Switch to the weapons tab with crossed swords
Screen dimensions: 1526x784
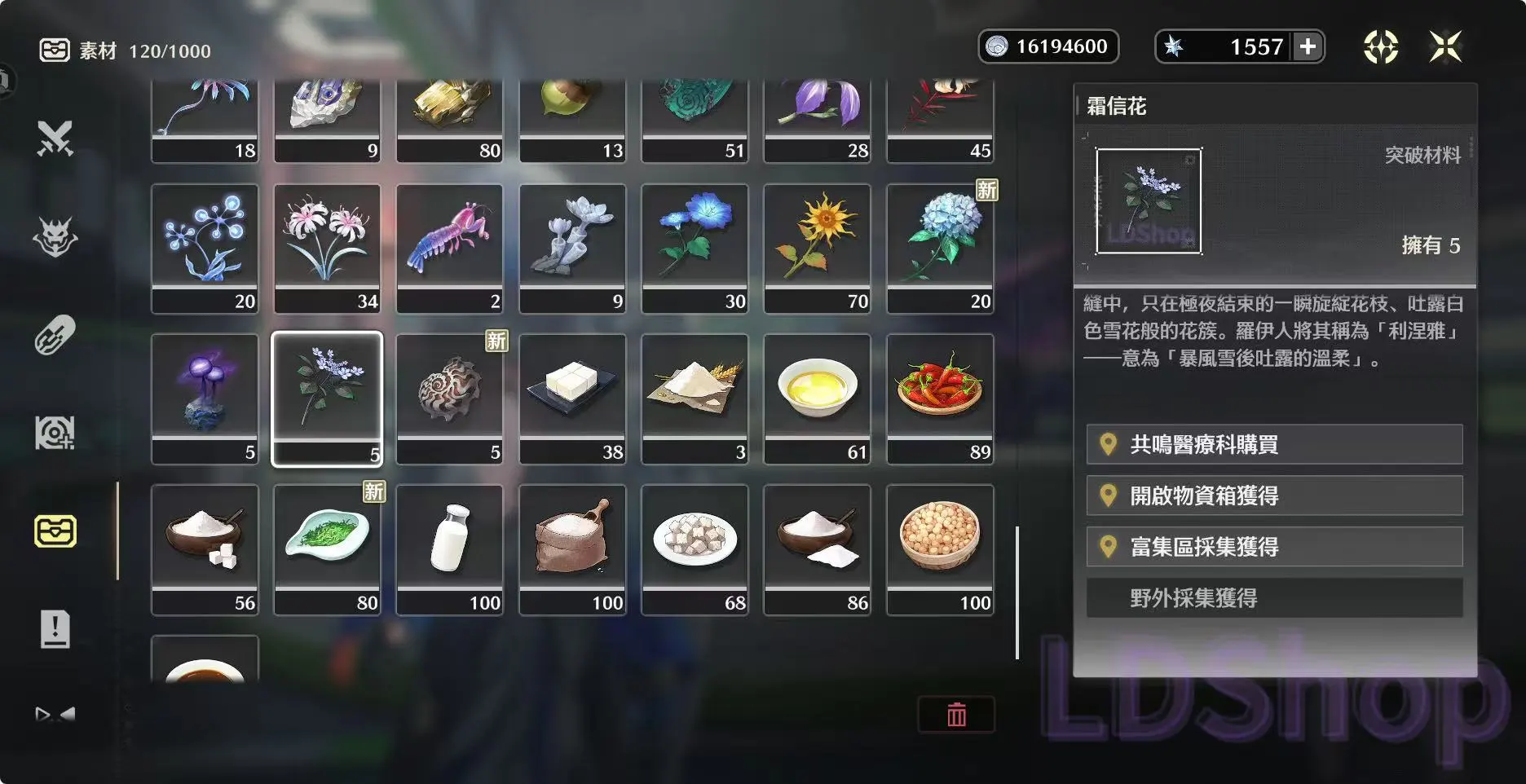pos(55,139)
